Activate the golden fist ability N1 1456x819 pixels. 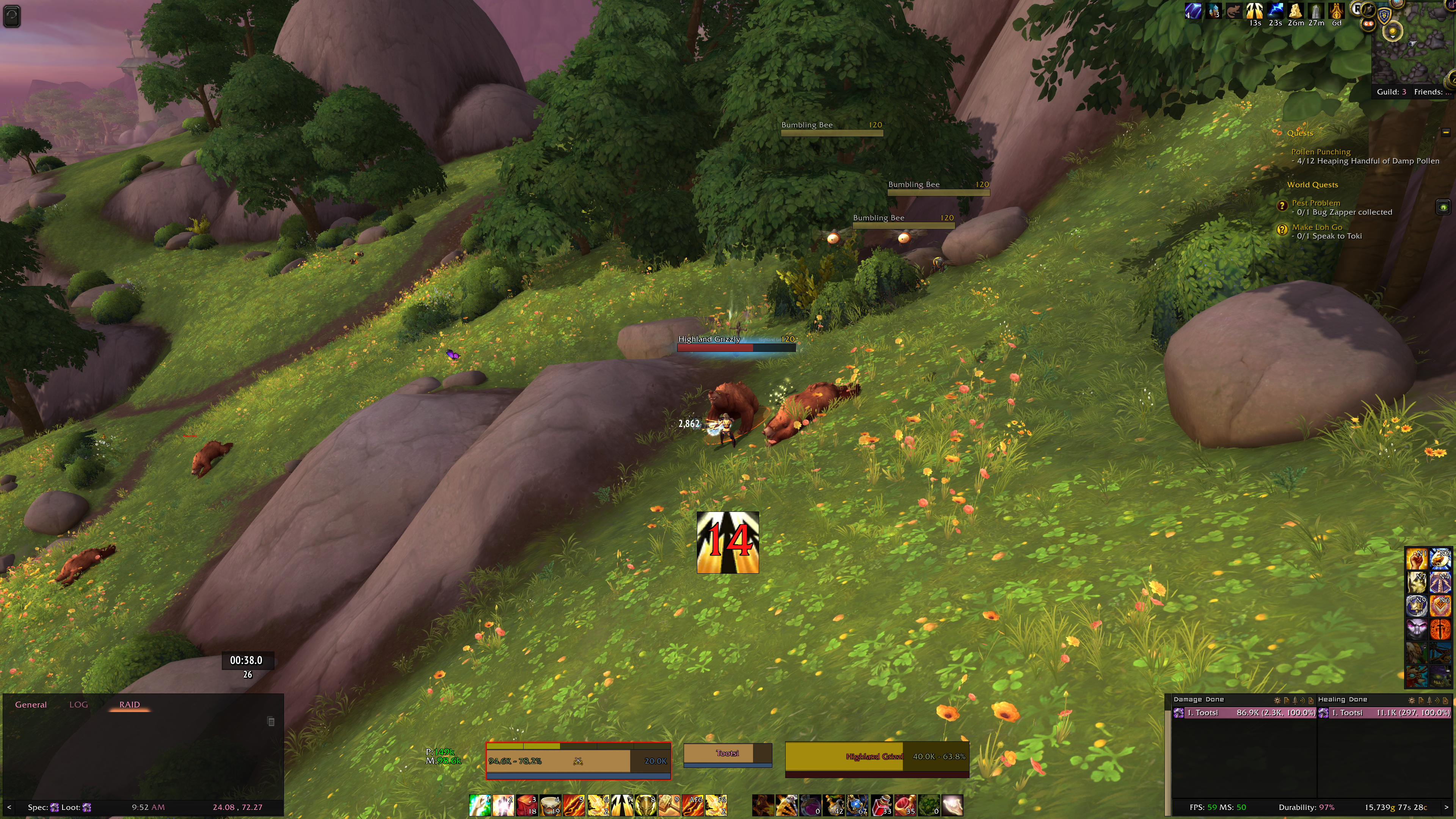(x=1416, y=559)
